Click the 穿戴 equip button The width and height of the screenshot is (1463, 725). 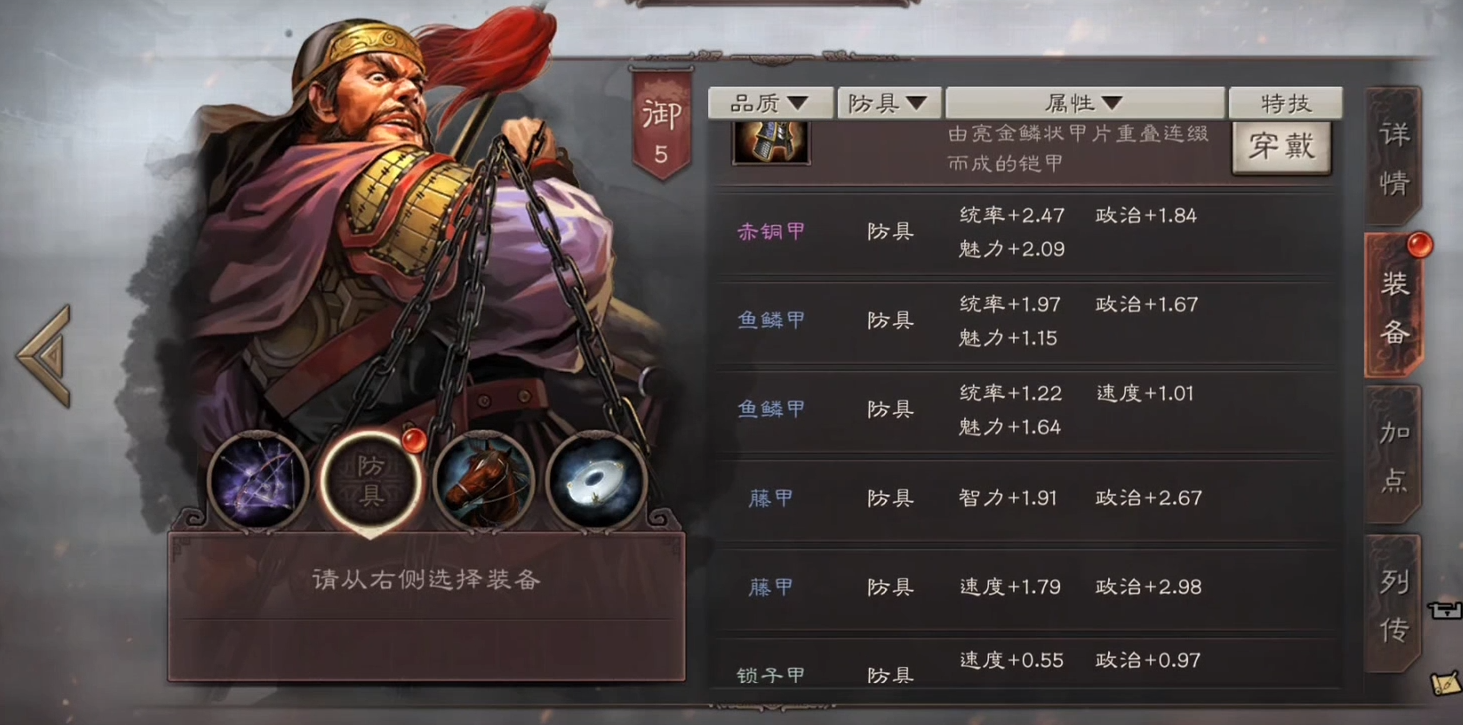[1281, 148]
